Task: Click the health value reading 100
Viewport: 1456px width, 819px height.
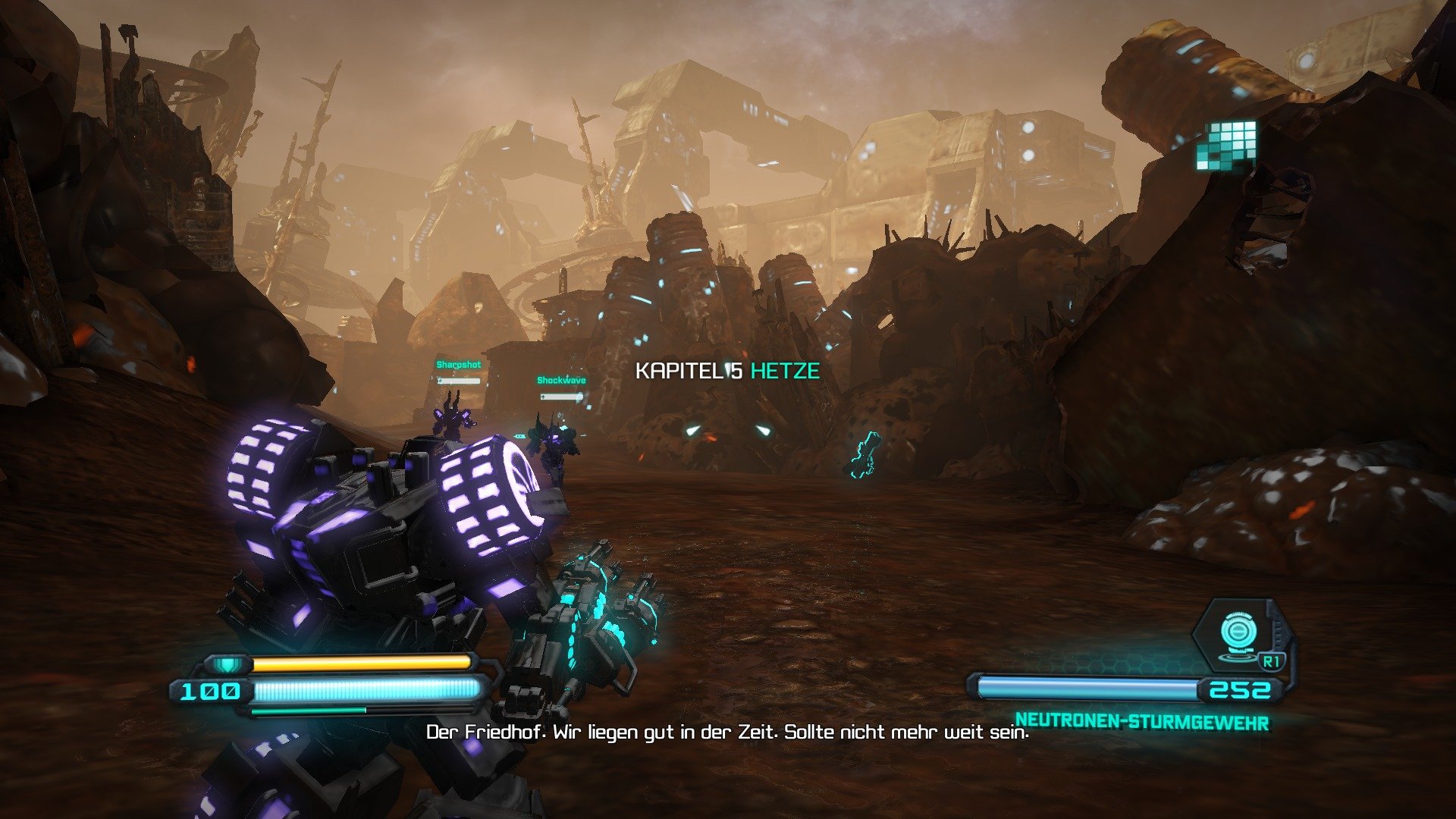Action: tap(210, 691)
